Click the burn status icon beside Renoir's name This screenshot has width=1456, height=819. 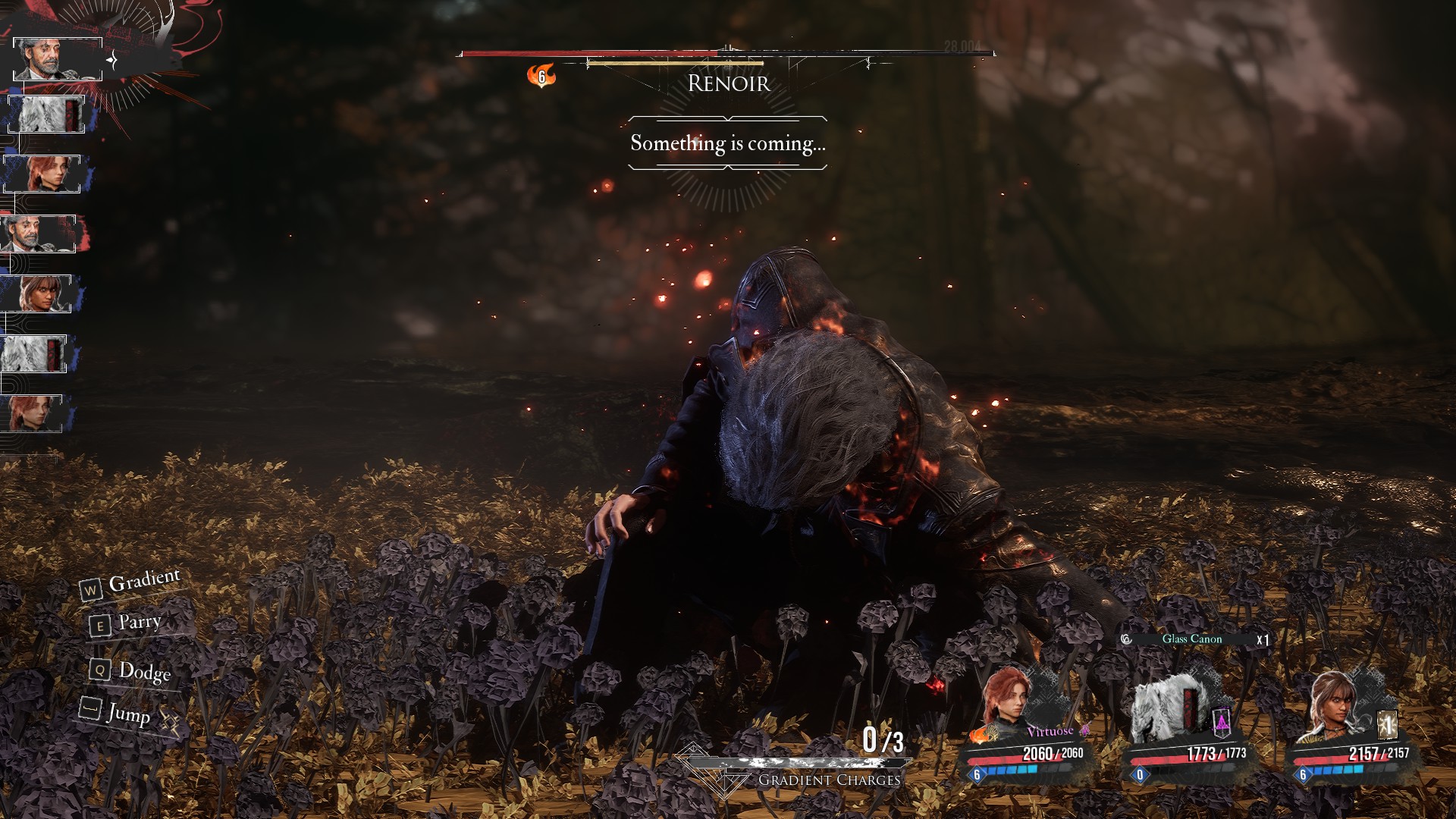(x=541, y=76)
